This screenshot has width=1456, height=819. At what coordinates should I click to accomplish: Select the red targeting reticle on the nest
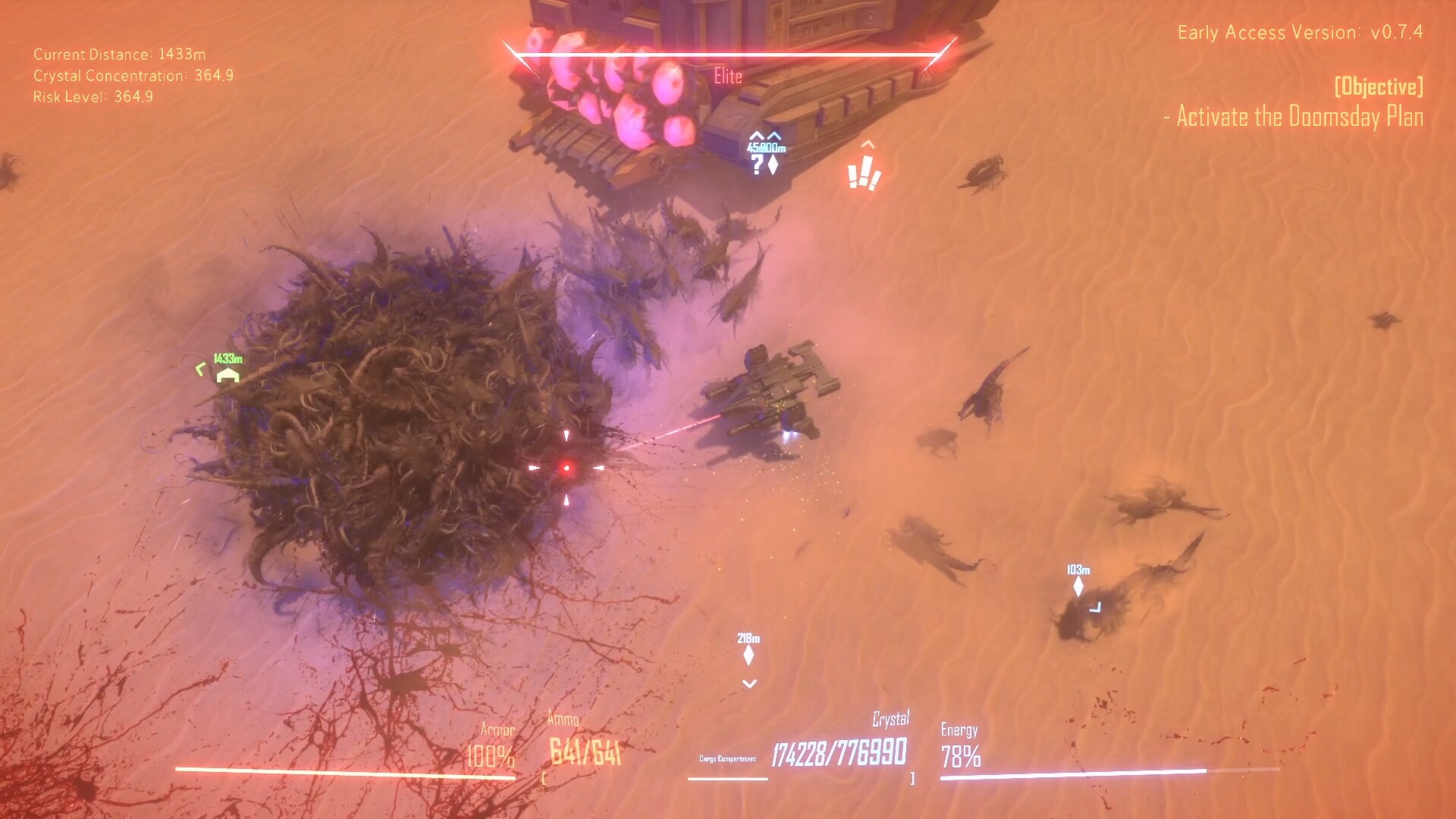click(x=567, y=468)
